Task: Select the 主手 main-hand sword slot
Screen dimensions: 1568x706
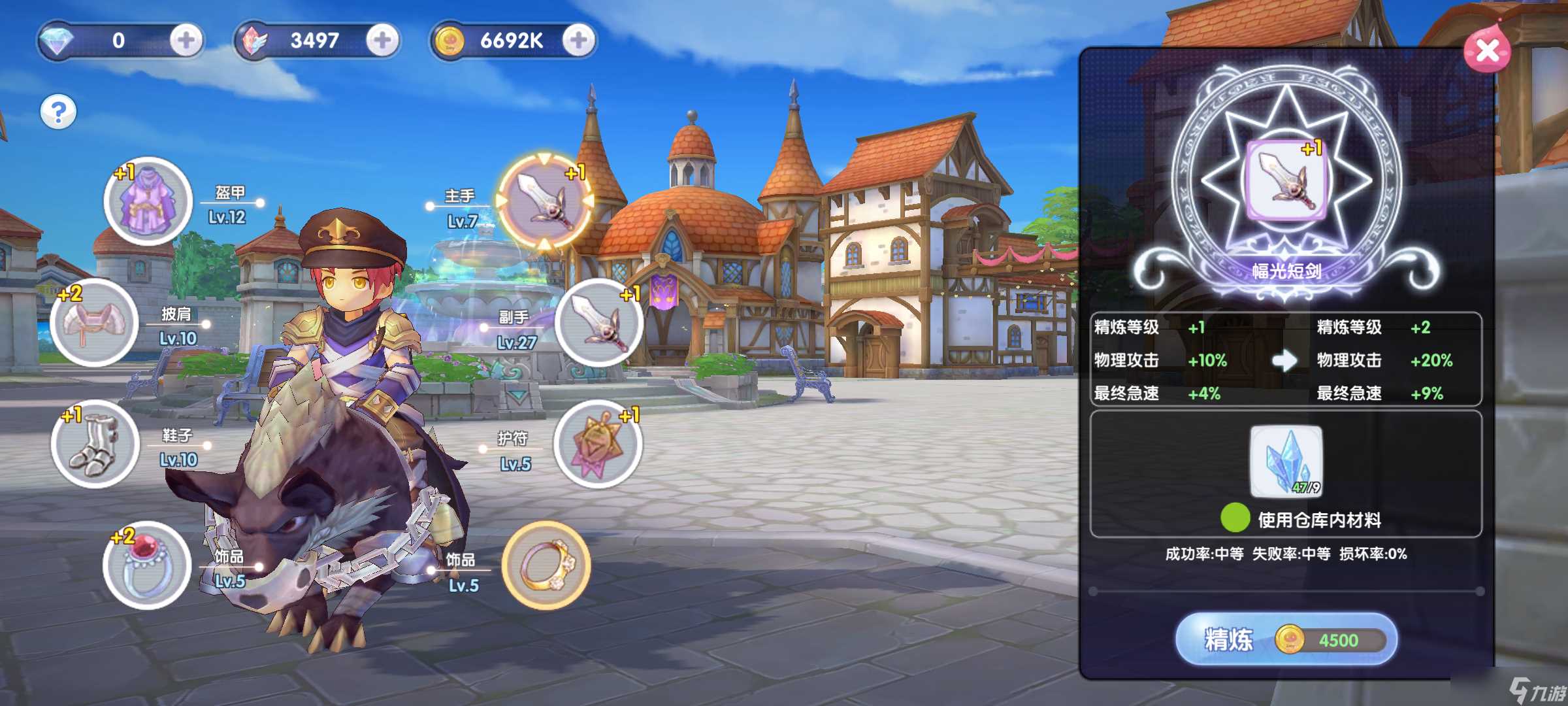Action: coord(544,199)
